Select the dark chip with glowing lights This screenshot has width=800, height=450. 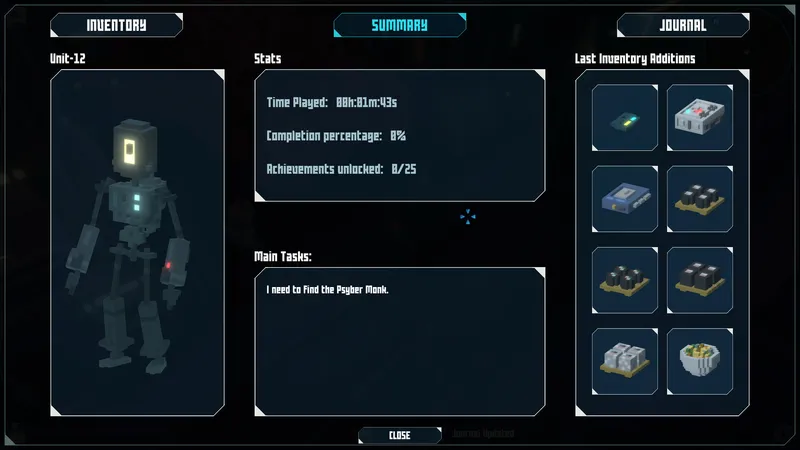625,117
